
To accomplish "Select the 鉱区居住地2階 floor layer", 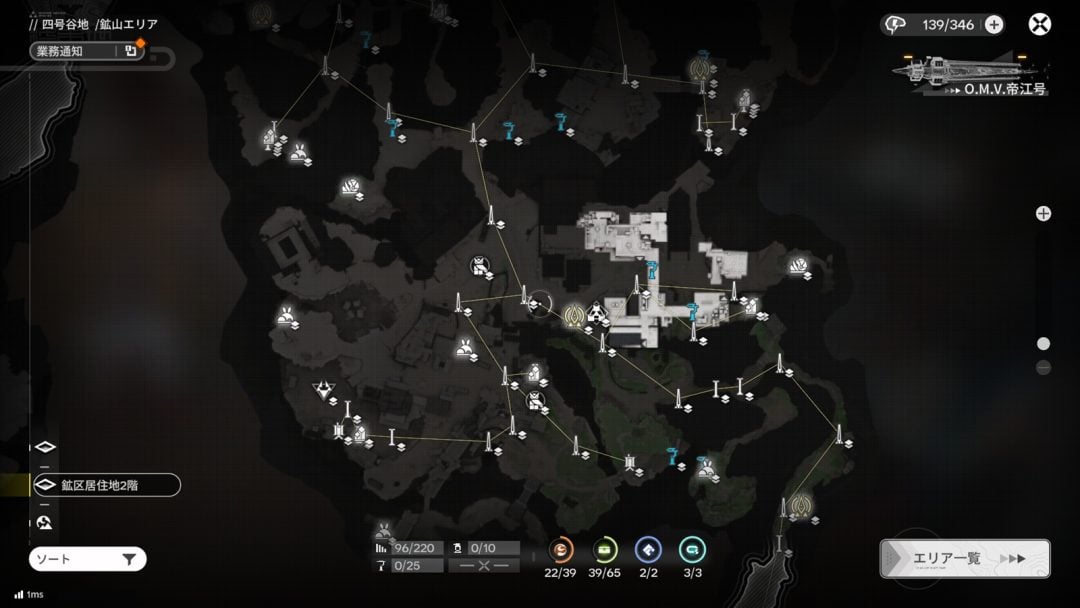I will click(105, 485).
